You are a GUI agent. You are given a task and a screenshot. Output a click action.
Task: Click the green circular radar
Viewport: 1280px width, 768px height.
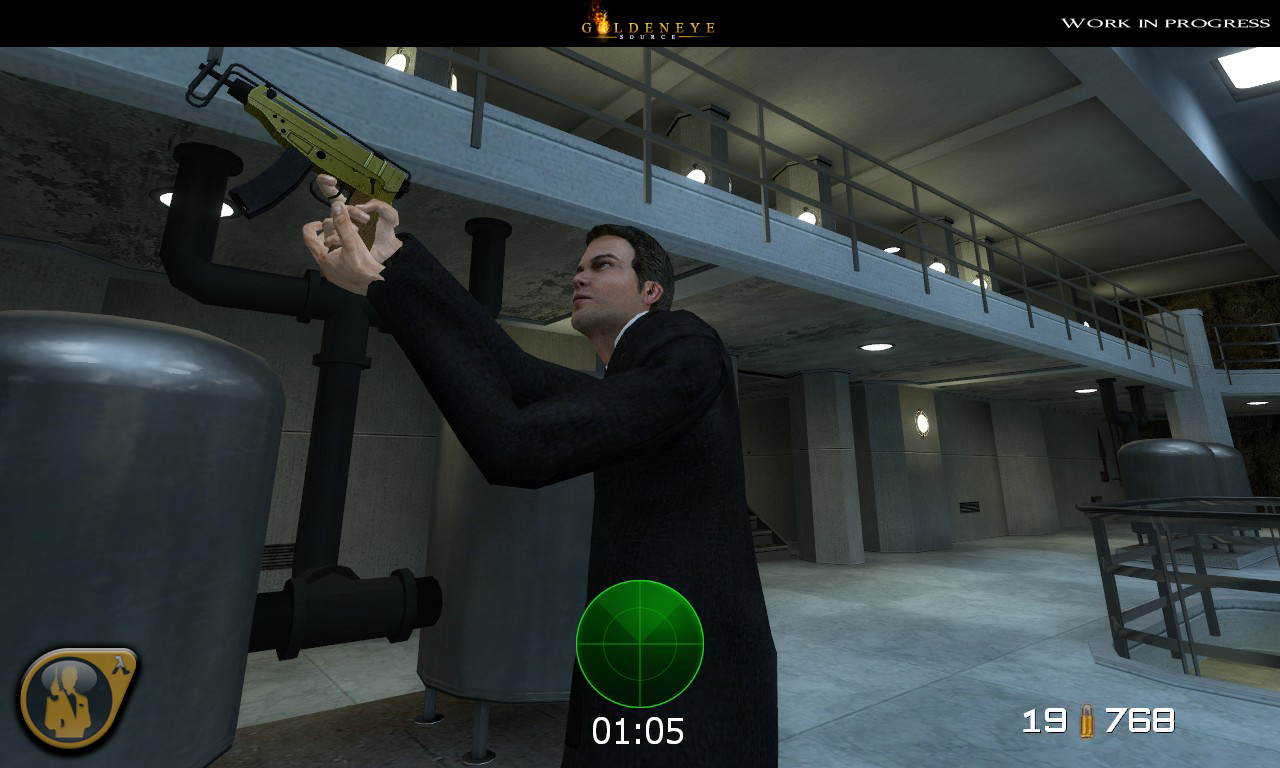[640, 644]
